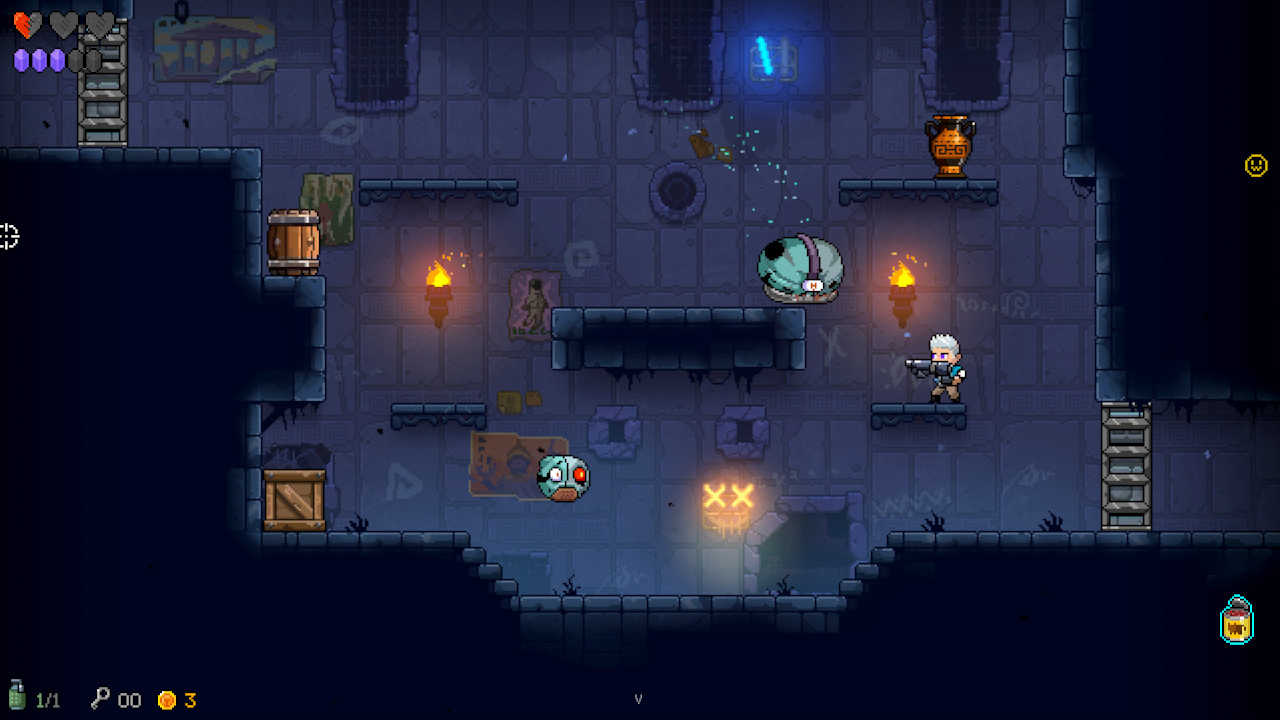The image size is (1280, 720).
Task: Expand the down-arrow indicator at bottom center
Action: 639,699
